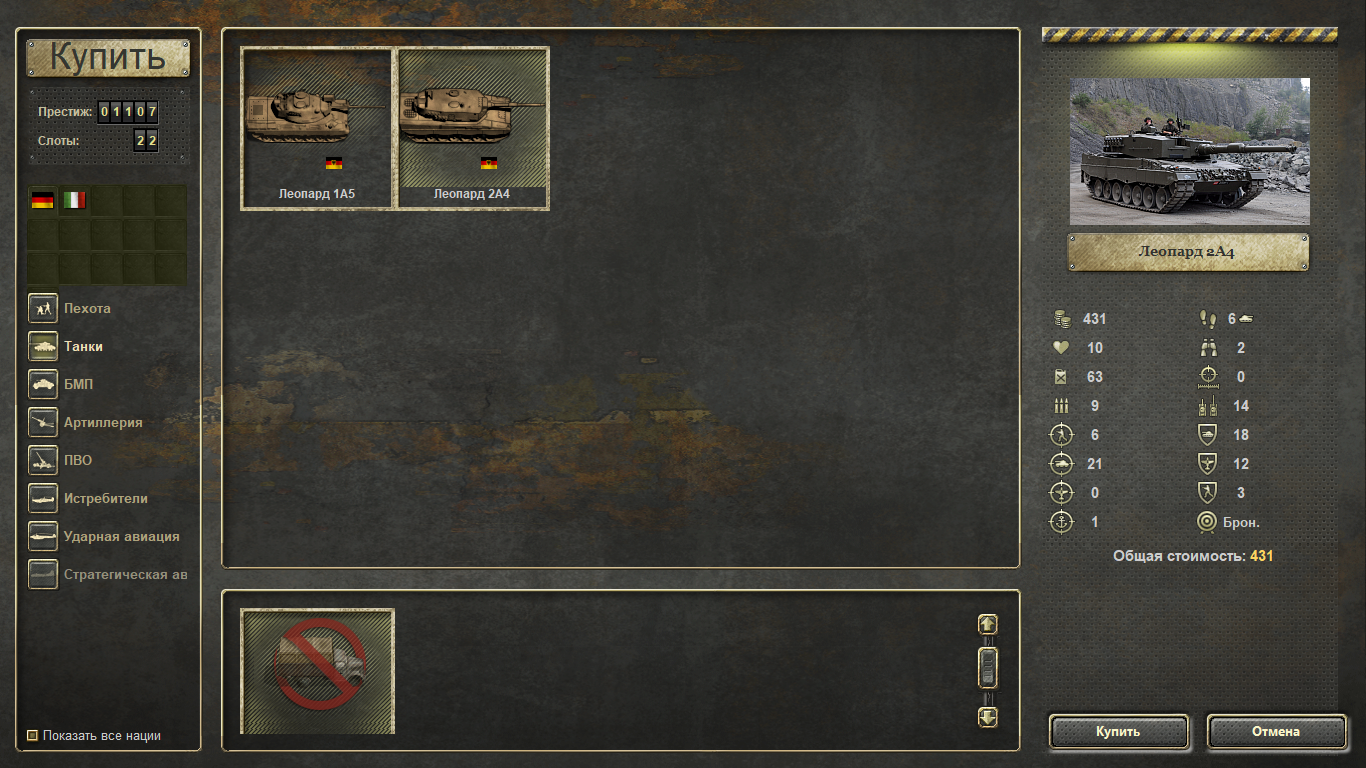
Task: Click the transport list scrollbar handle
Action: (x=987, y=668)
